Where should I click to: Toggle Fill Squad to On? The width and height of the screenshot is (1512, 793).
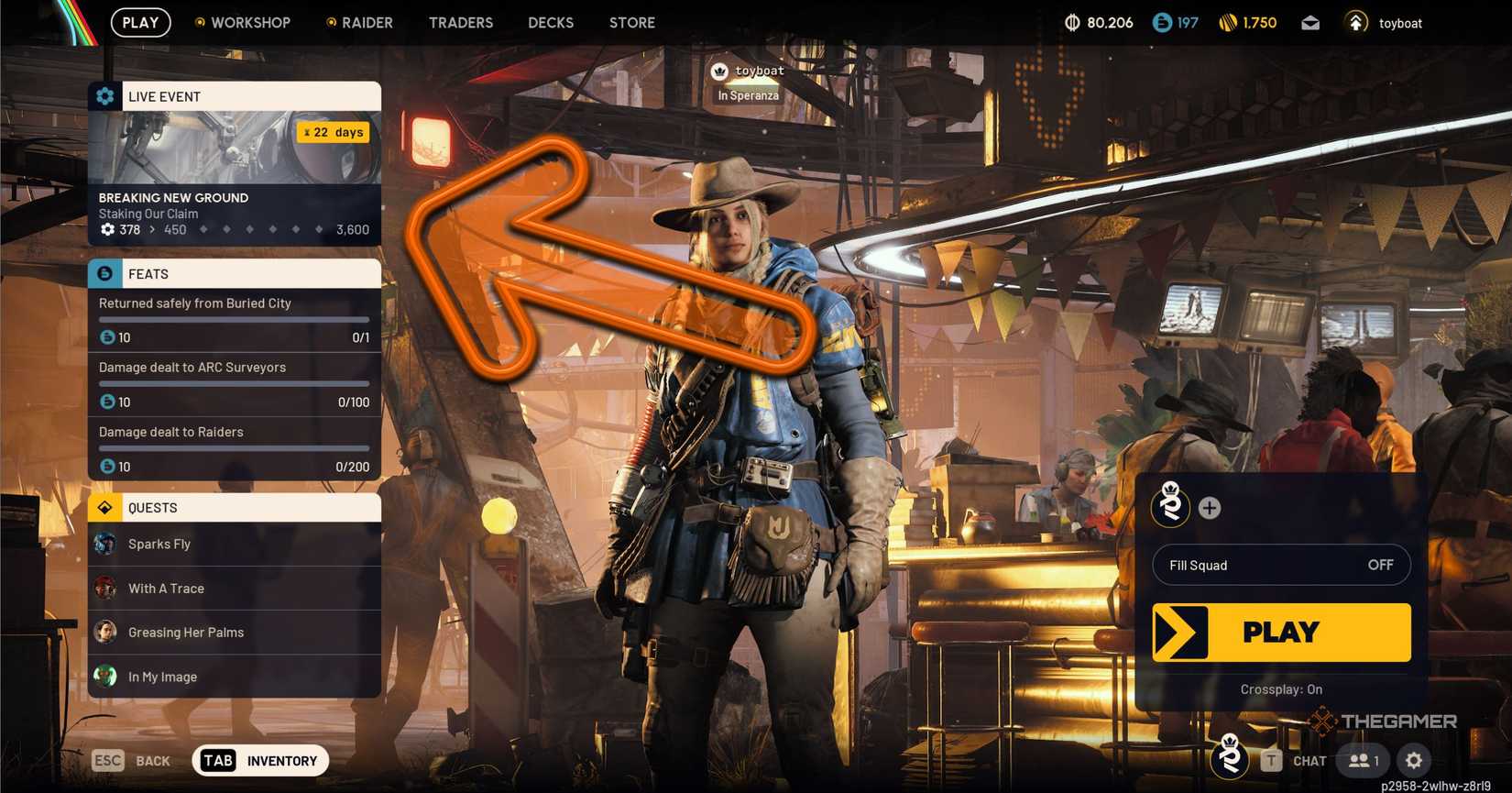click(x=1280, y=565)
